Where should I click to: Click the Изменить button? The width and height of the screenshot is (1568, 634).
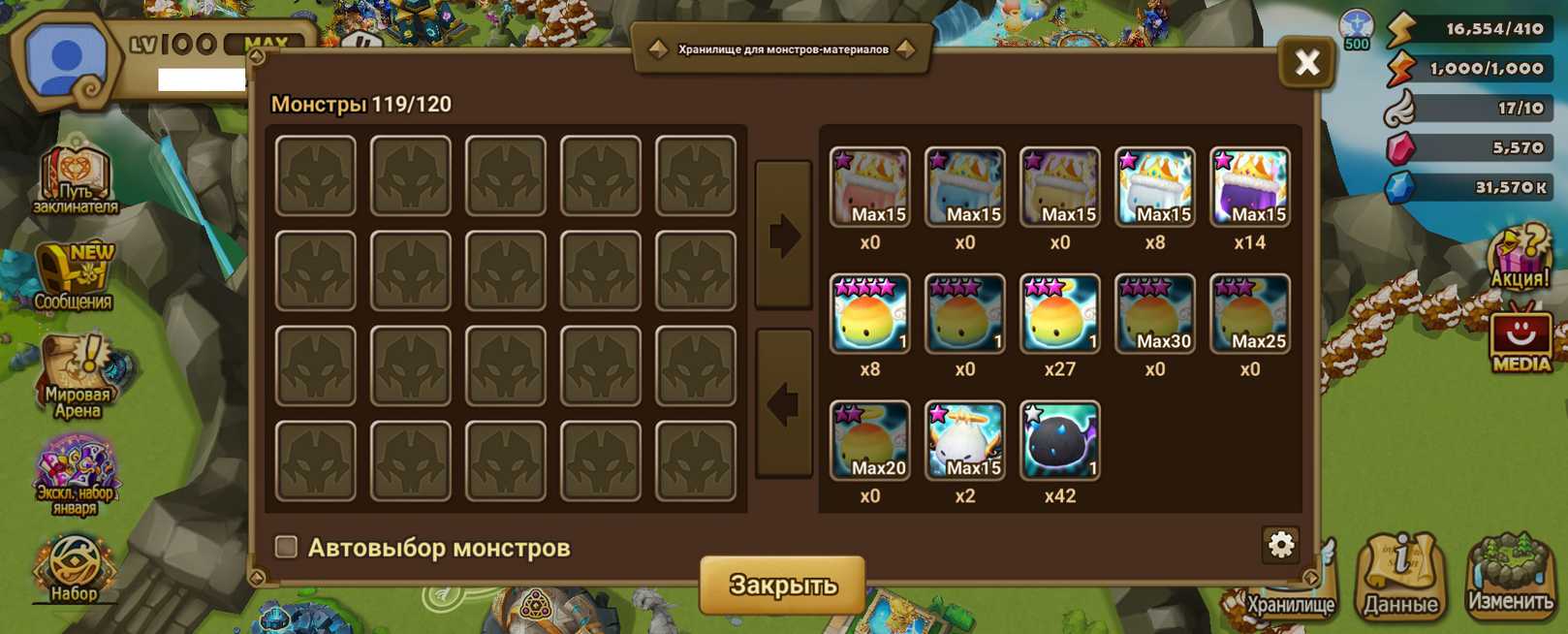click(1510, 575)
